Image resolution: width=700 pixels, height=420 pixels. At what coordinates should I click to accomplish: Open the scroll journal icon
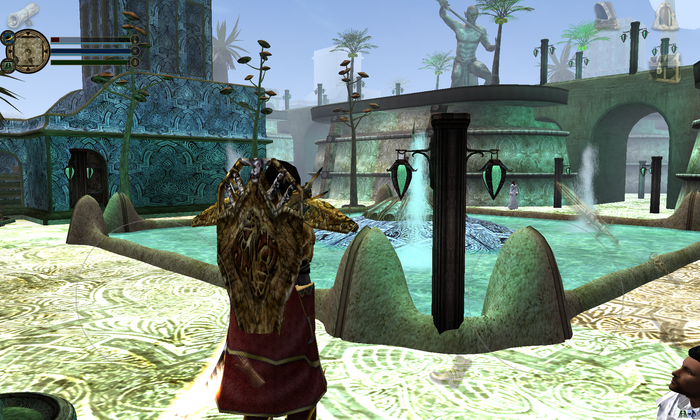point(24,12)
